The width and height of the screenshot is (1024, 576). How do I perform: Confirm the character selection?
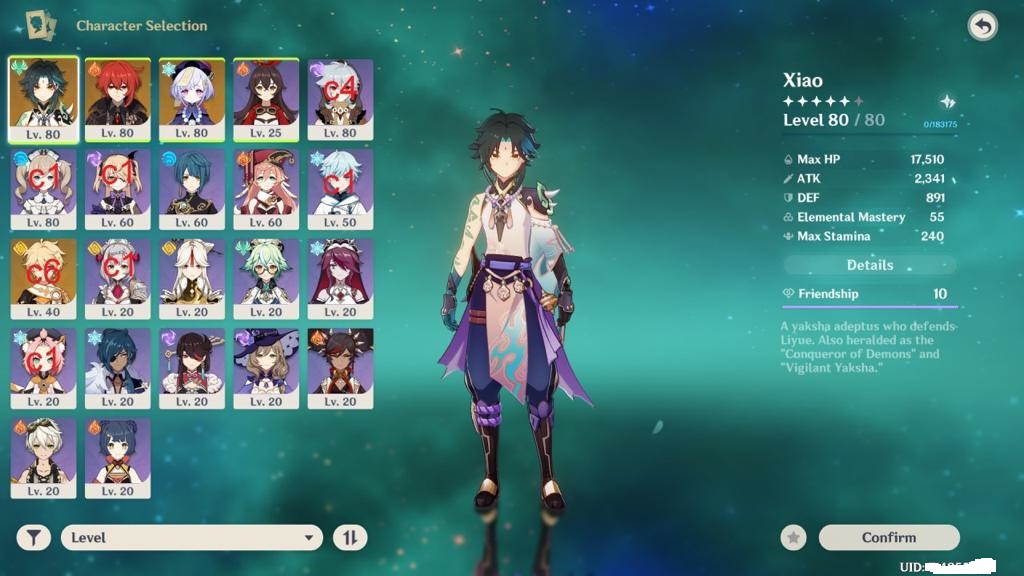click(889, 538)
